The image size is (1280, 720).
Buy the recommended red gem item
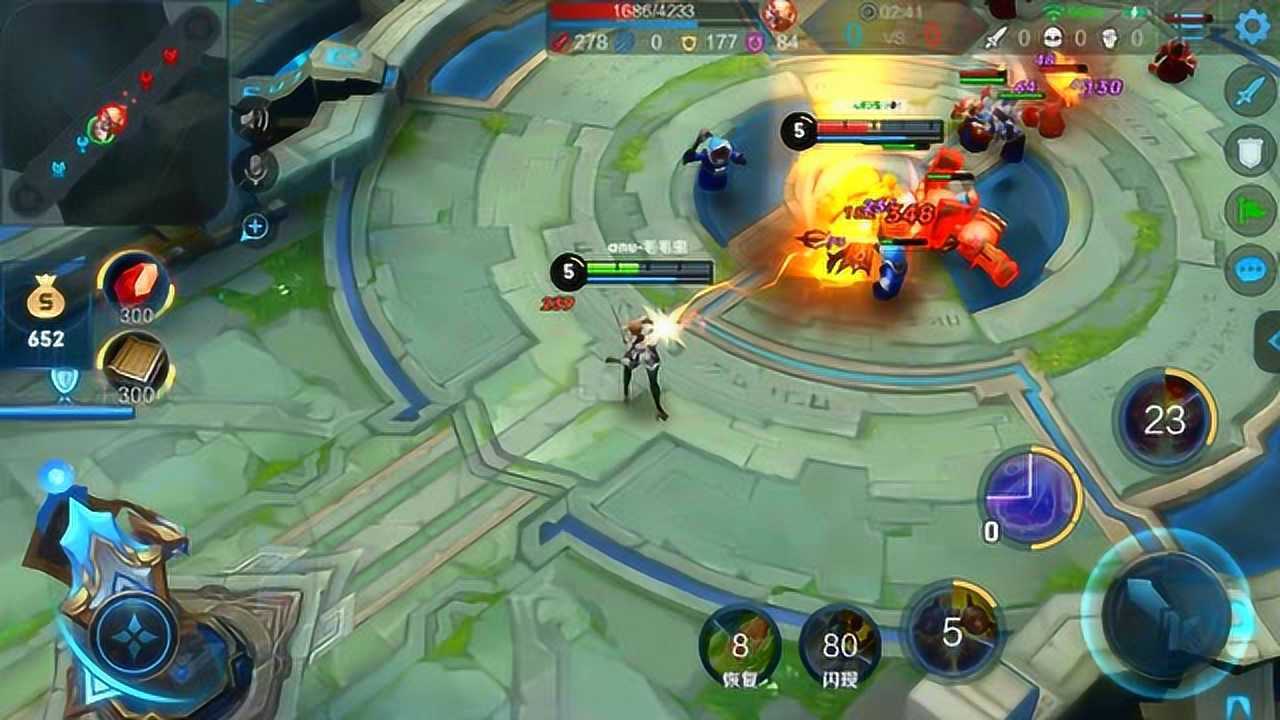[x=134, y=287]
